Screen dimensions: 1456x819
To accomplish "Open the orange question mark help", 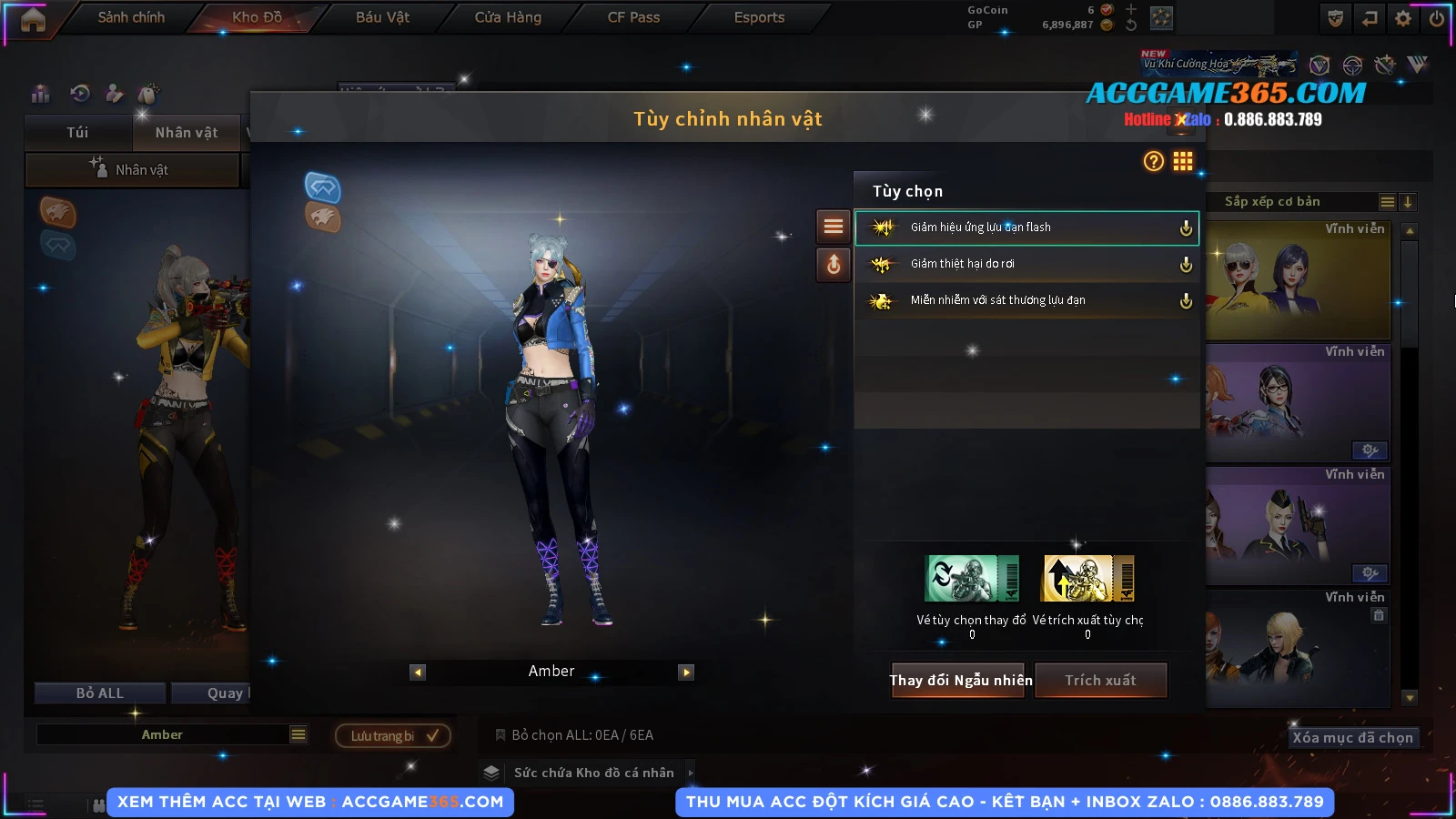I will point(1153,162).
